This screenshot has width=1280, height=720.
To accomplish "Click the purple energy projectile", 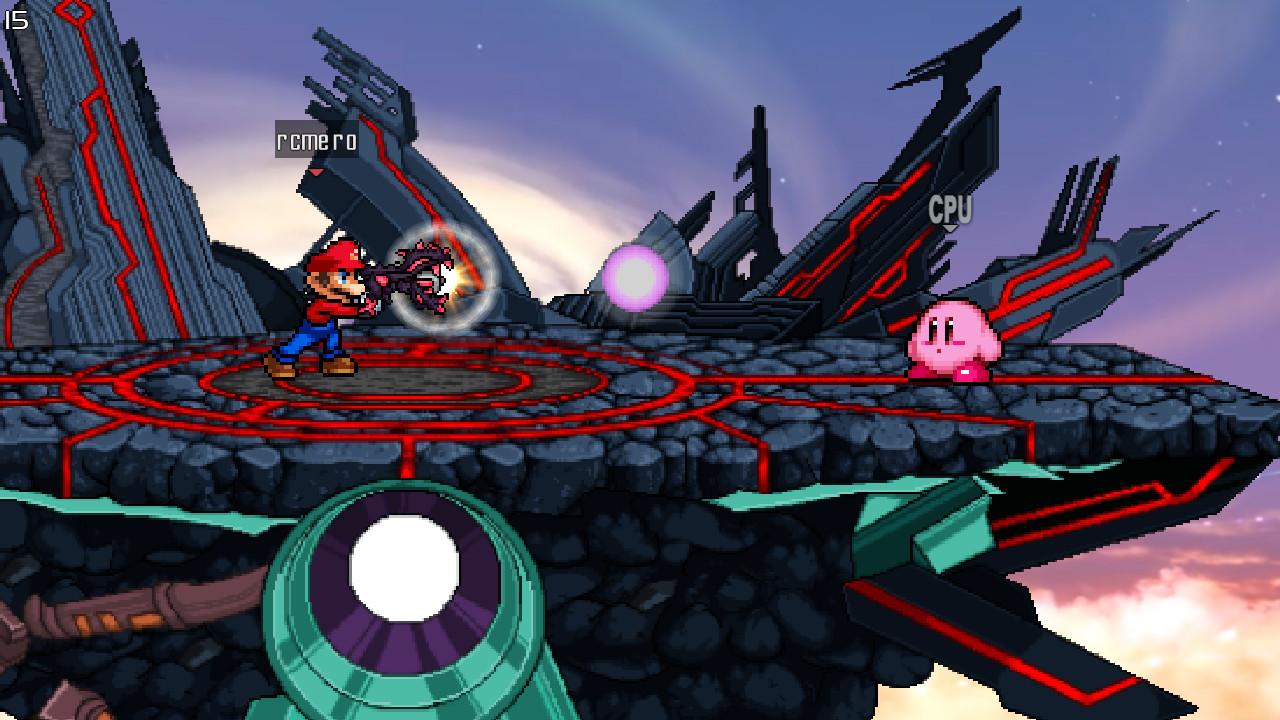I will (637, 278).
